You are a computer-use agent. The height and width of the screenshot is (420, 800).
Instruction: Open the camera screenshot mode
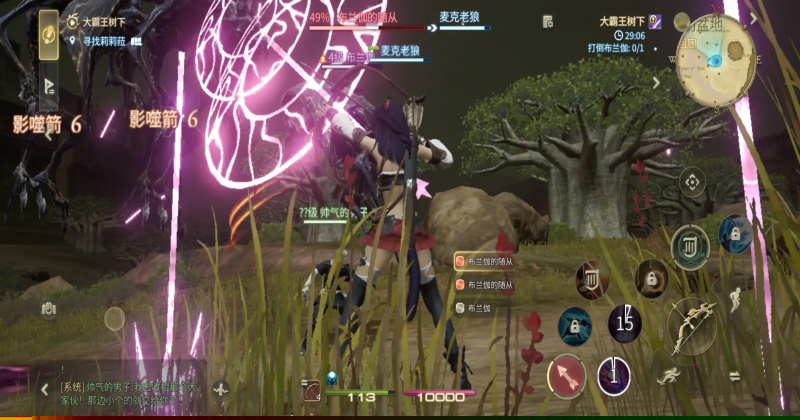[x=48, y=310]
